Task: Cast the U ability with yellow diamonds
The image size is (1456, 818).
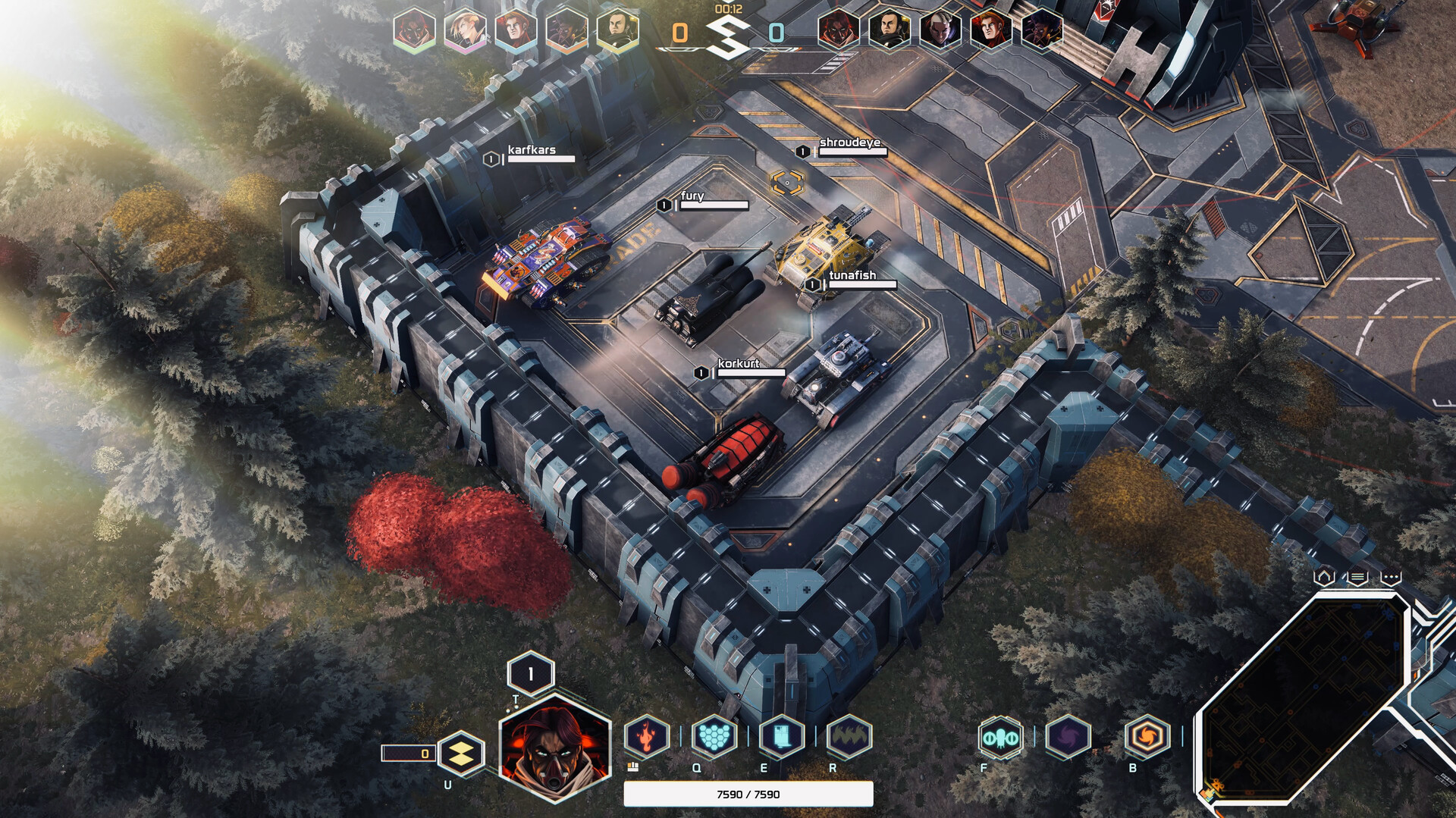Action: (x=461, y=754)
